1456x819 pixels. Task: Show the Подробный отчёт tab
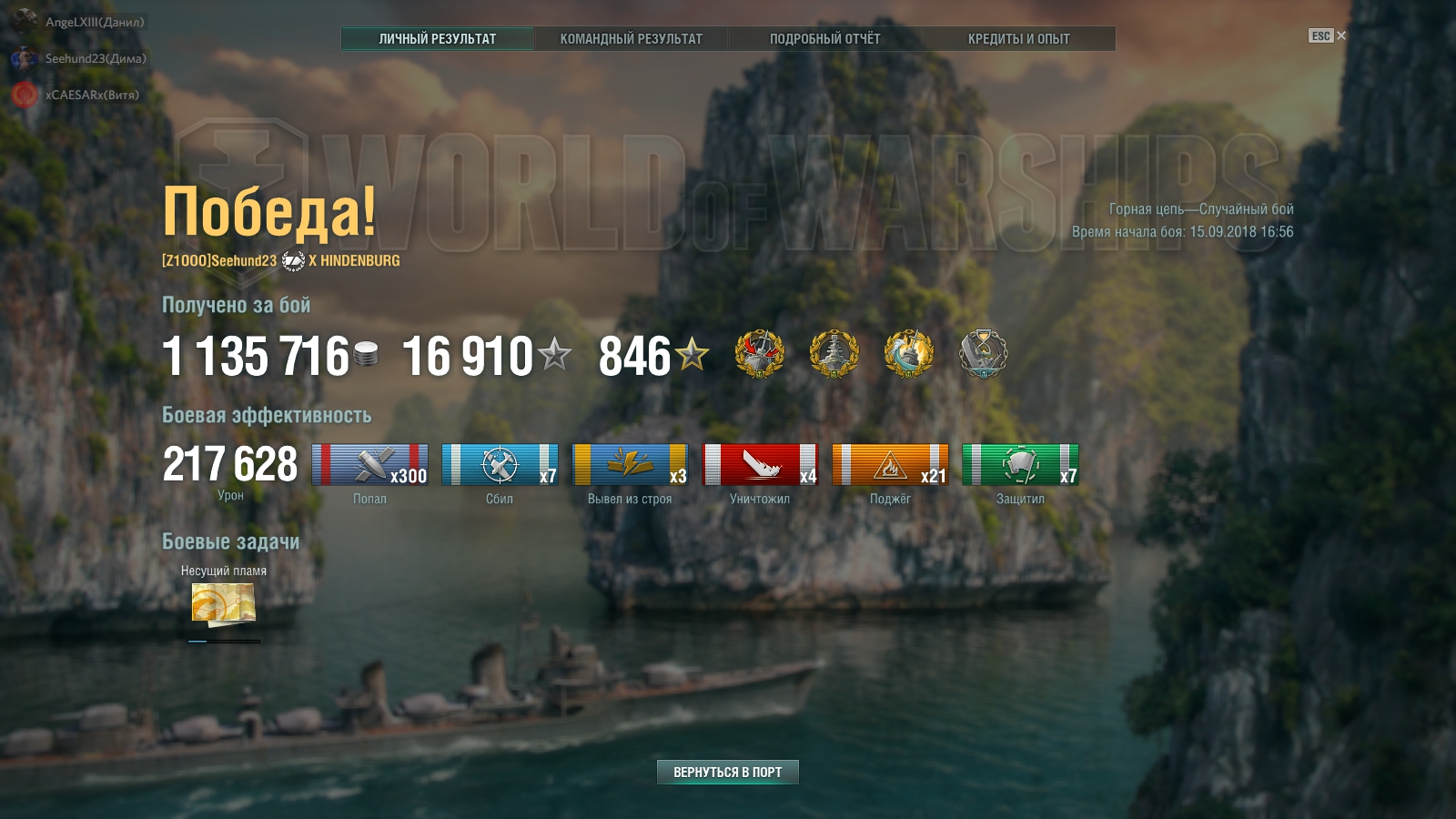click(x=824, y=38)
